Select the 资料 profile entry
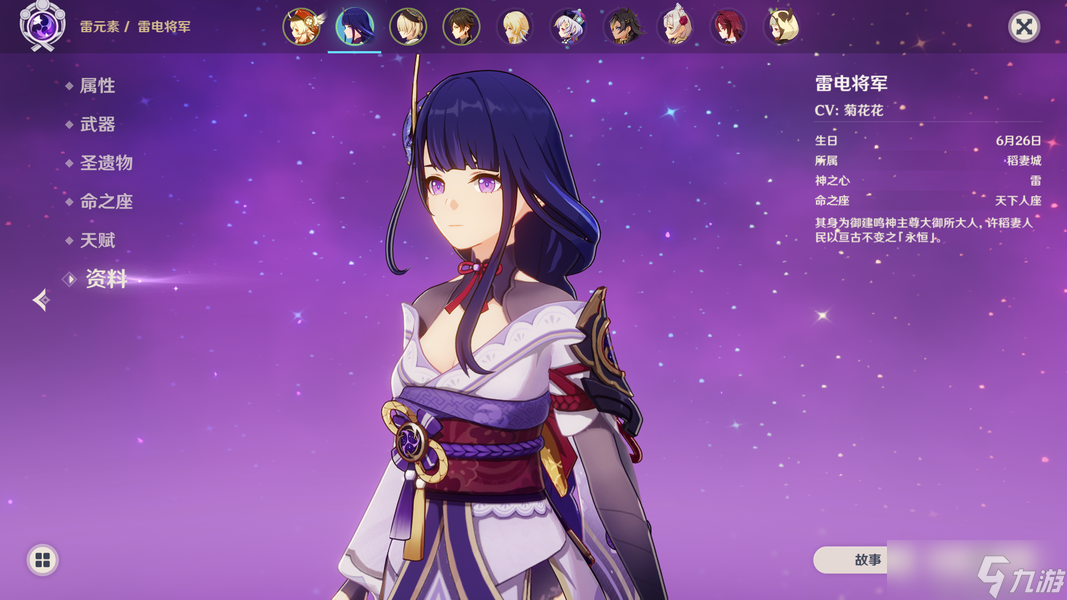Screen dimensions: 1067x600 [105, 280]
